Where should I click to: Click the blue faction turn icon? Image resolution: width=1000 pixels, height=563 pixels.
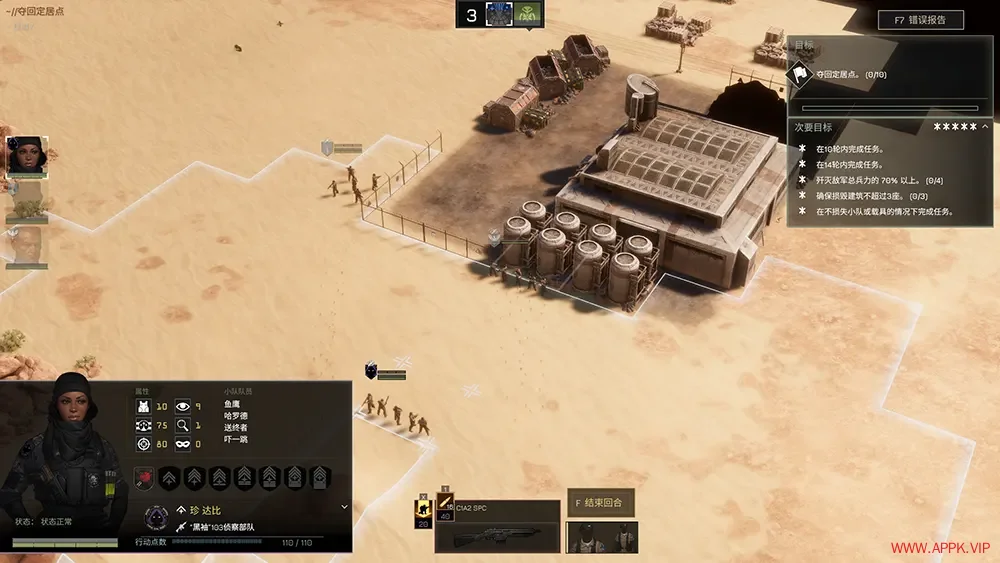tap(499, 14)
